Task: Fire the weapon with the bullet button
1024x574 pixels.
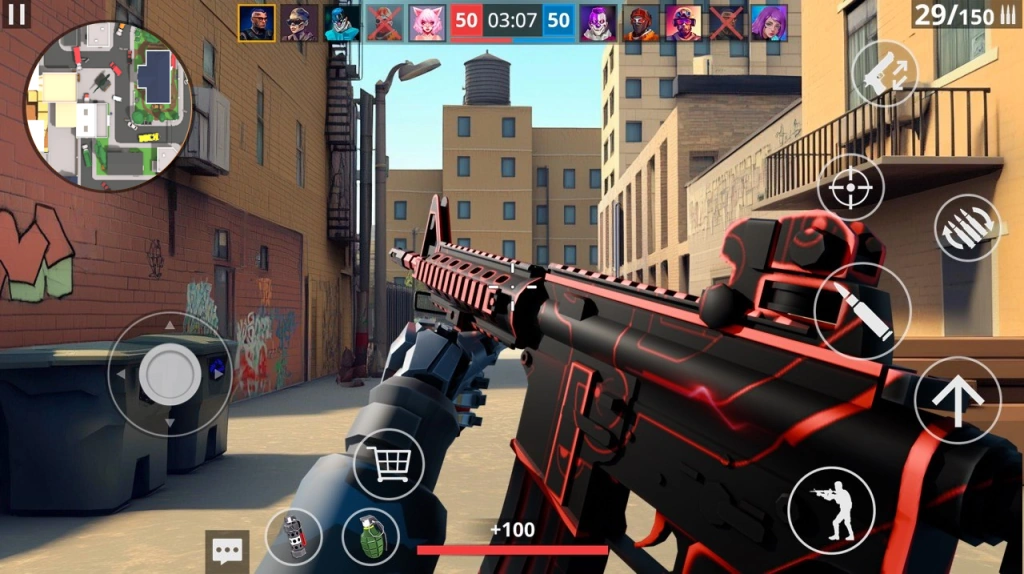Action: (x=862, y=311)
